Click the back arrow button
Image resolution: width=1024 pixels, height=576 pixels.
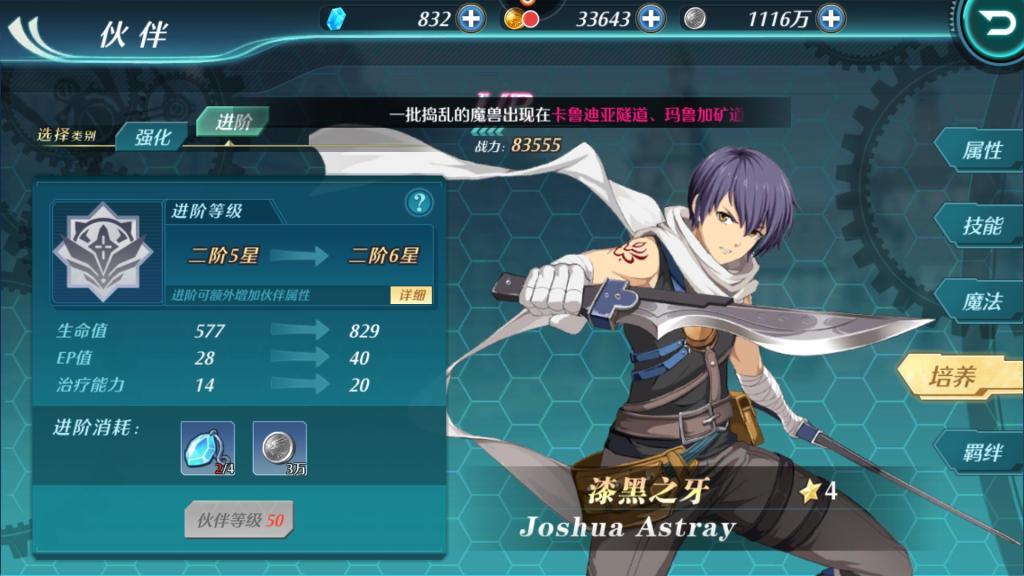pyautogui.click(x=996, y=26)
